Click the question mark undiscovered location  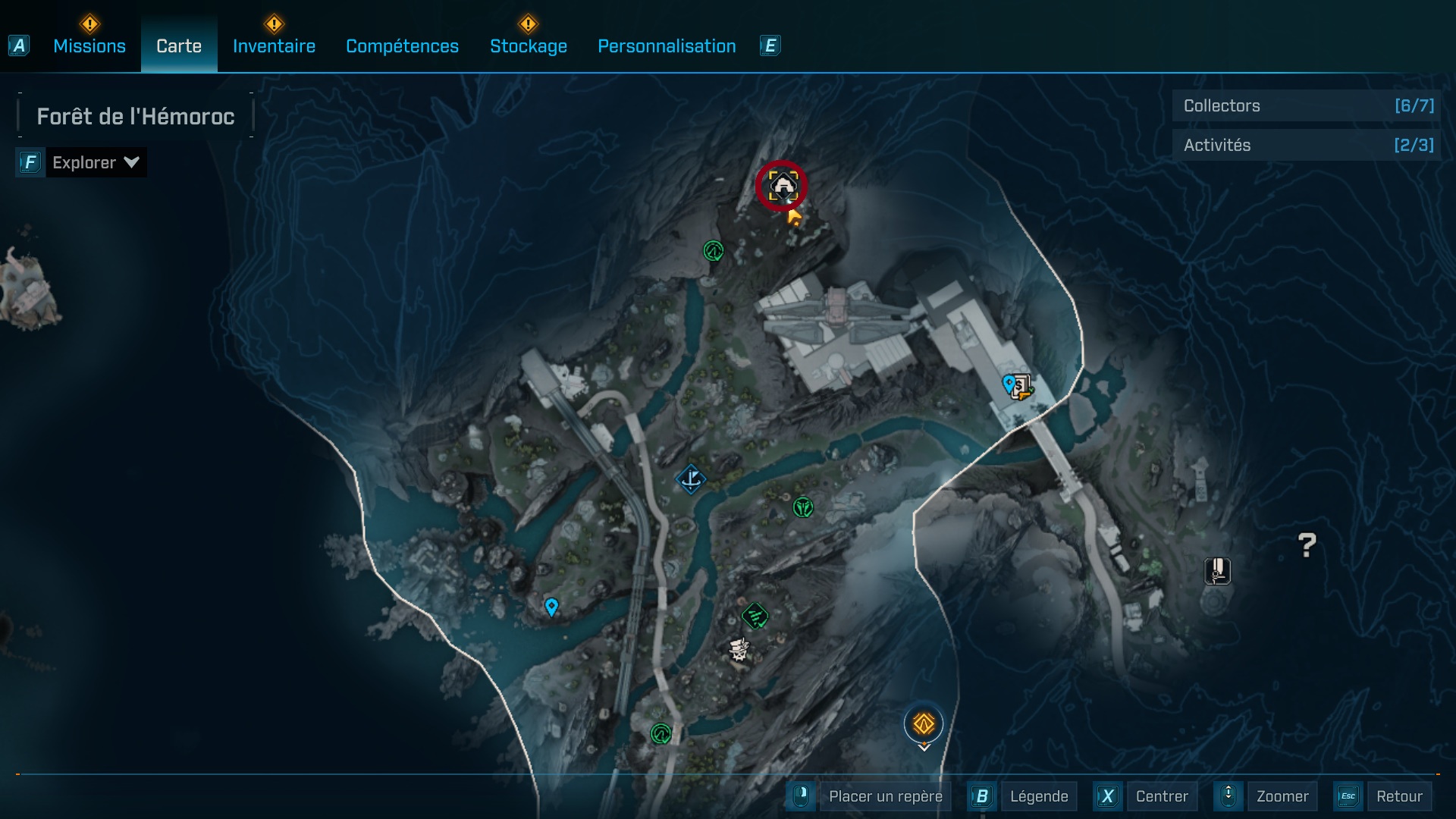[1306, 544]
